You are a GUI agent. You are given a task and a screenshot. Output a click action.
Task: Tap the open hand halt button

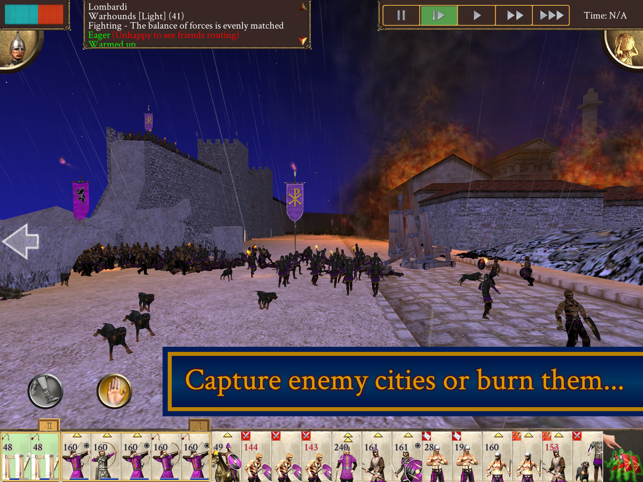114,390
